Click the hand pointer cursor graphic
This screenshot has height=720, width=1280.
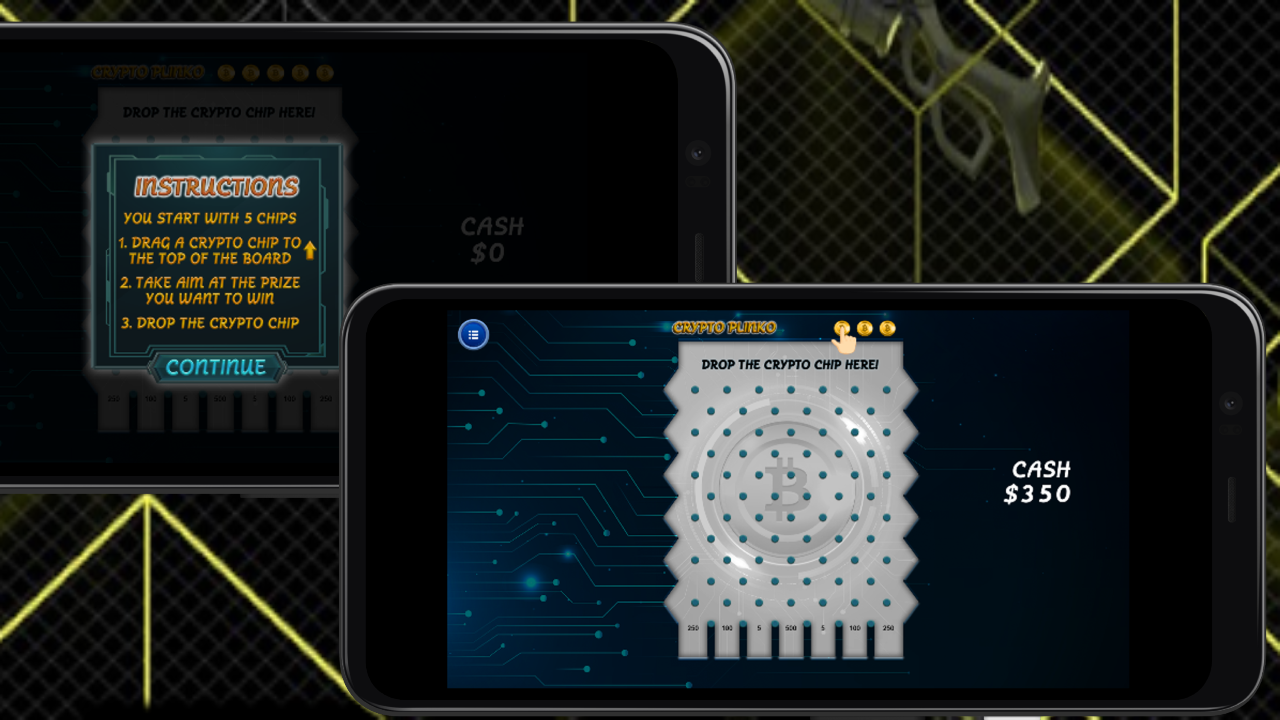point(847,345)
